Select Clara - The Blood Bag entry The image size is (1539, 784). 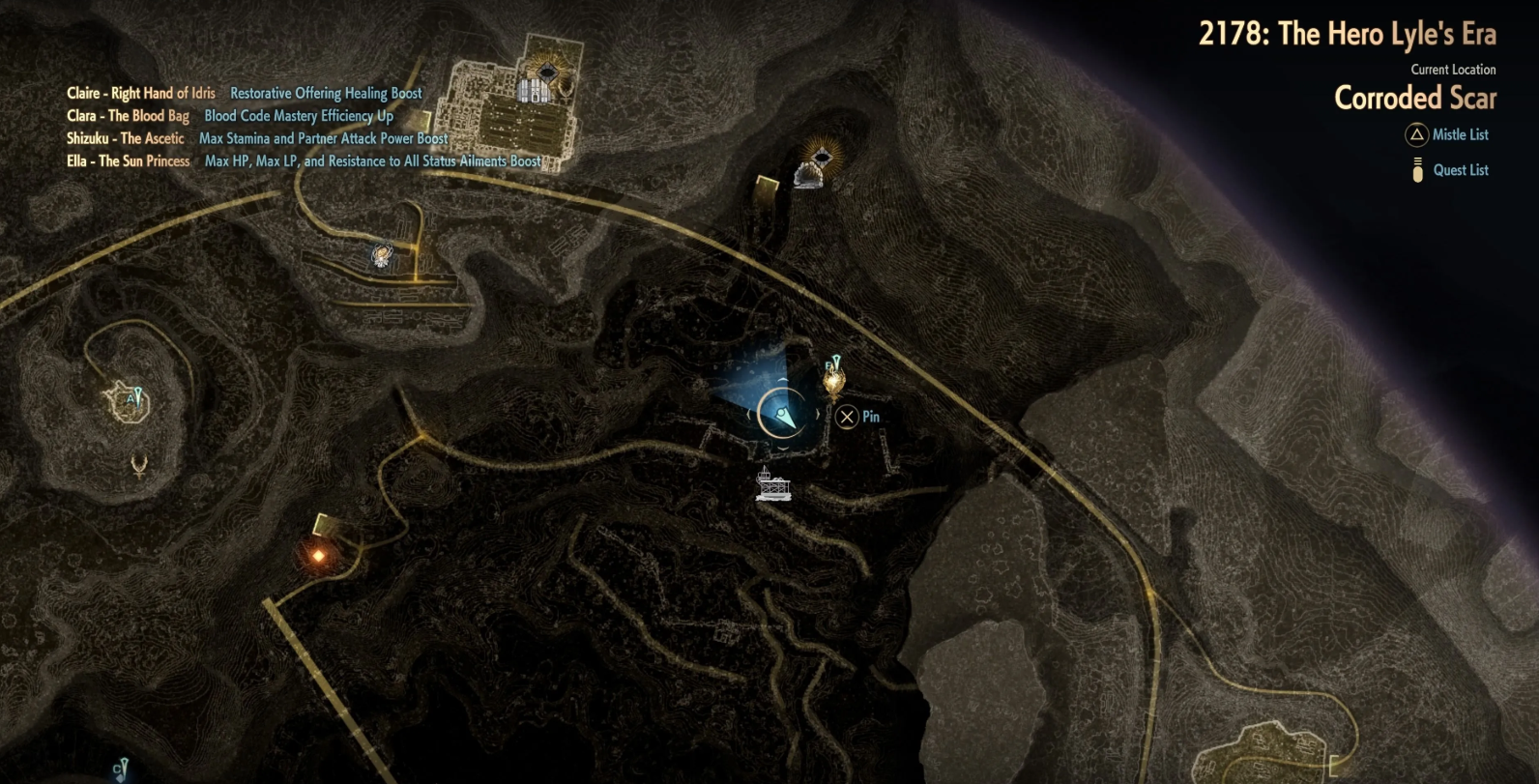coord(128,116)
